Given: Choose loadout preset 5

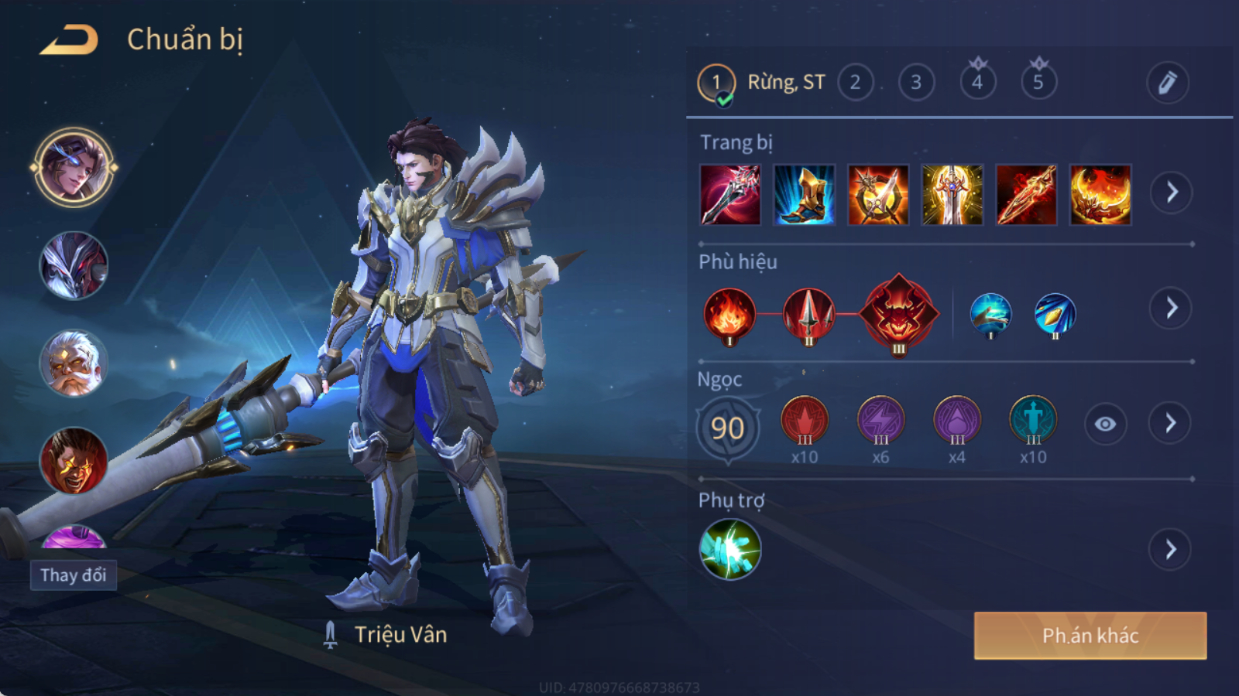Looking at the screenshot, I should click(1038, 82).
